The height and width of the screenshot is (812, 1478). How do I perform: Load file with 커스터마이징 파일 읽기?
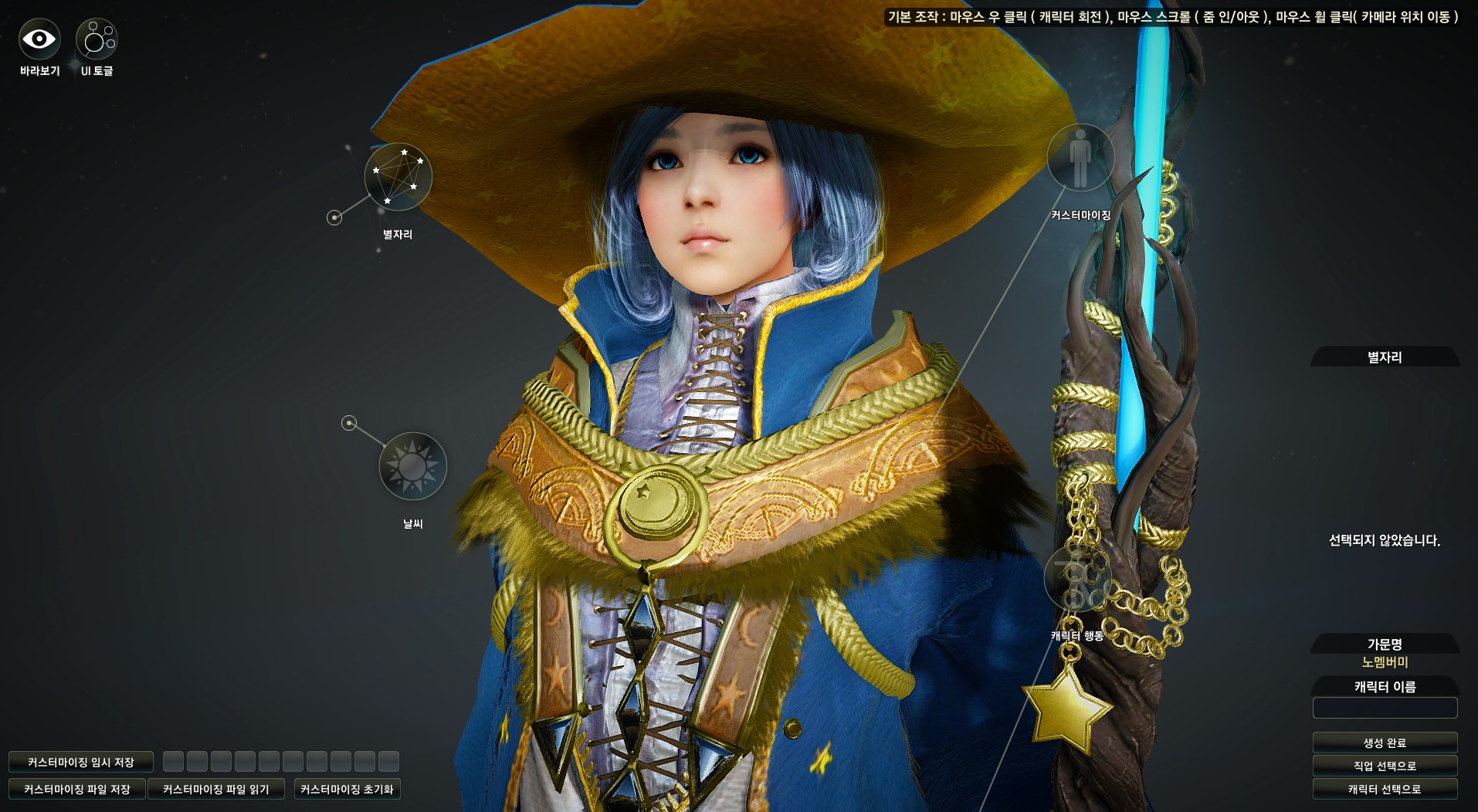(216, 789)
